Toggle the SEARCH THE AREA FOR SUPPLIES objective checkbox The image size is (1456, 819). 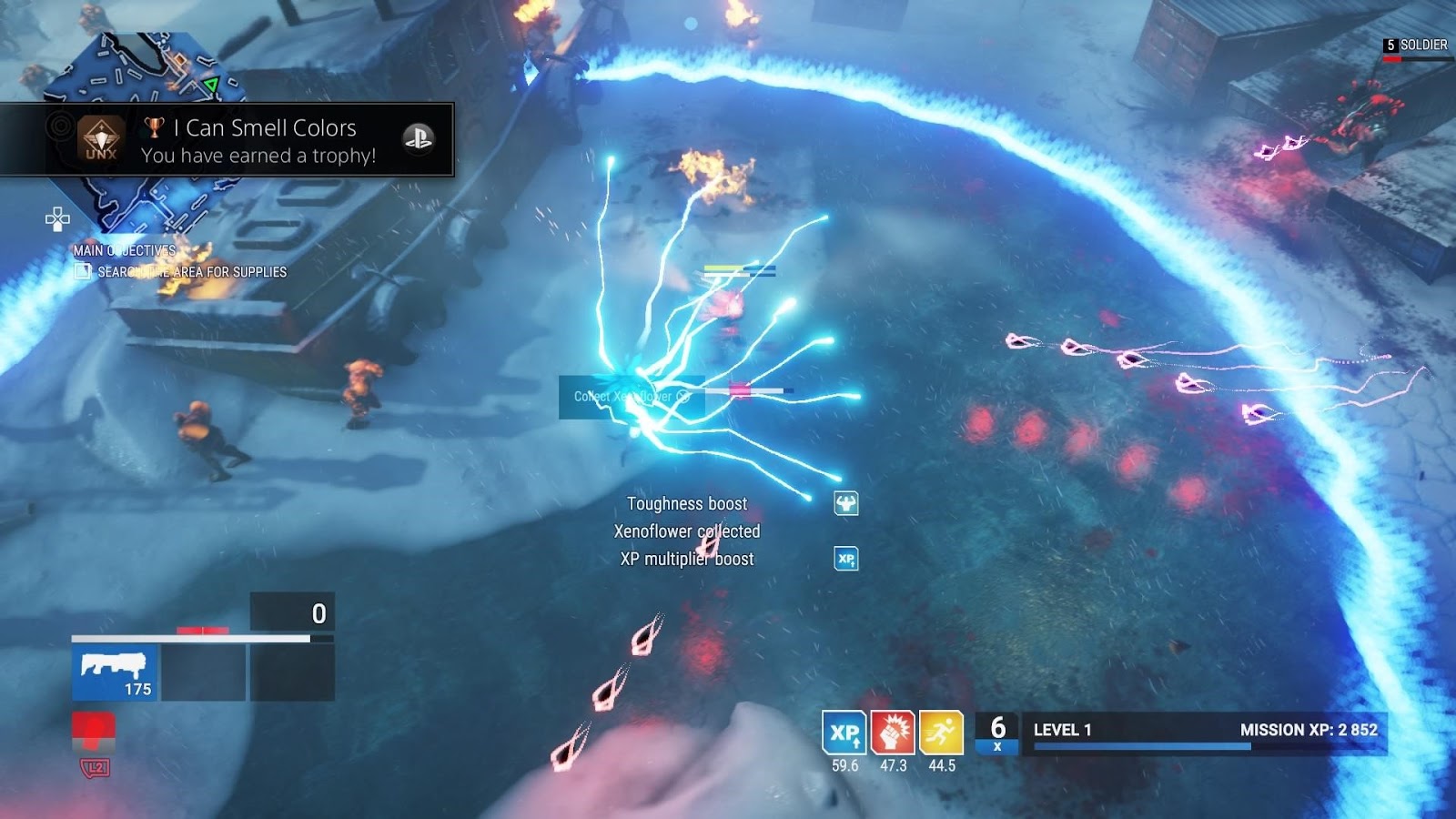(x=85, y=270)
